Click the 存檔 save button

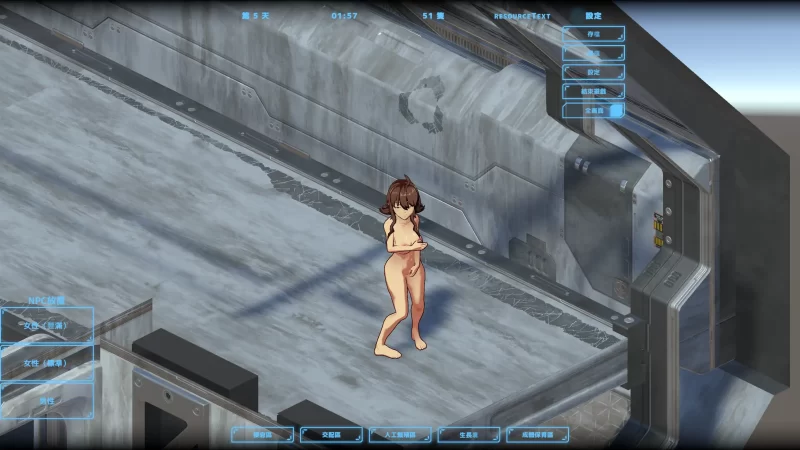click(593, 34)
